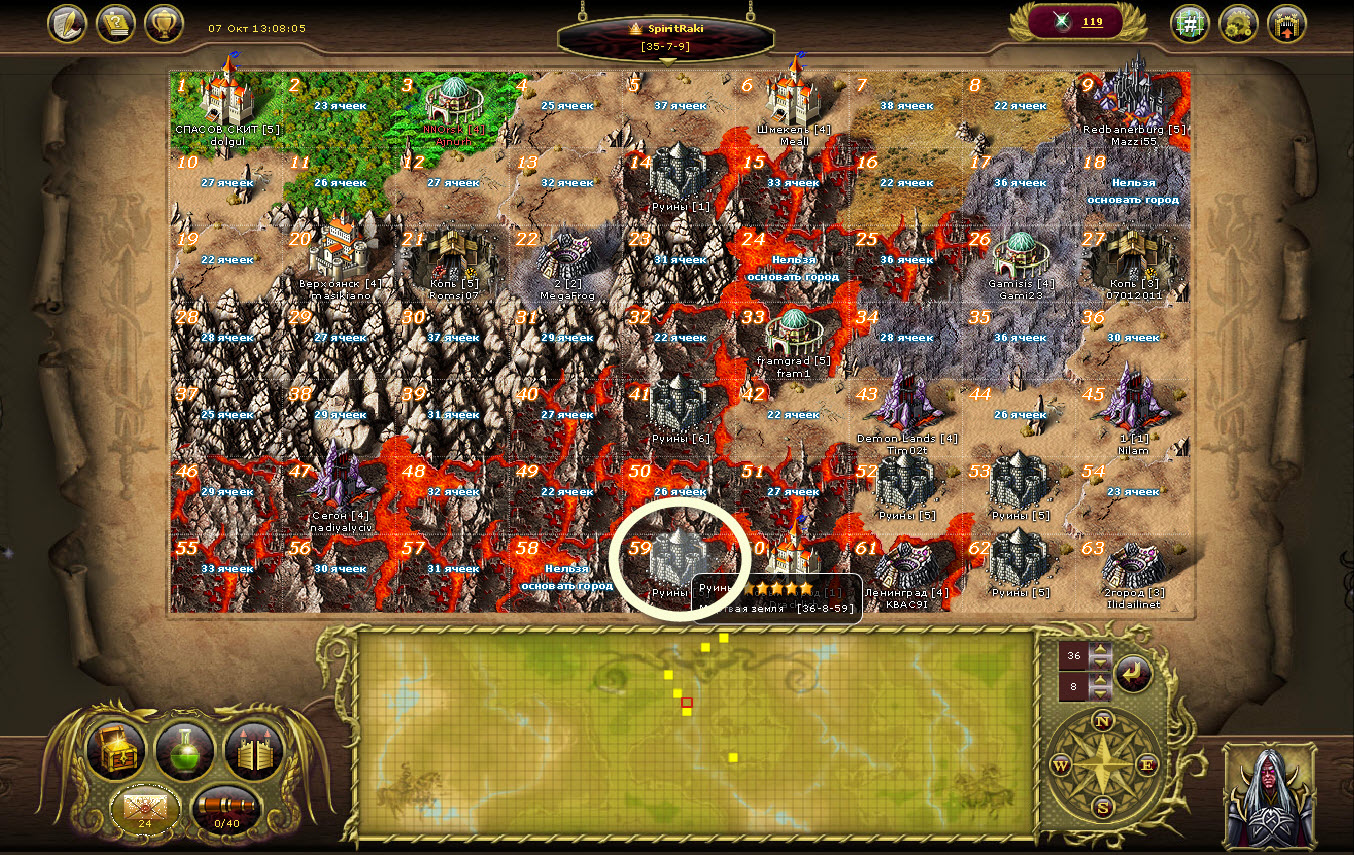The width and height of the screenshot is (1354, 855).
Task: Open the green hash-grid button
Action: [x=1190, y=23]
